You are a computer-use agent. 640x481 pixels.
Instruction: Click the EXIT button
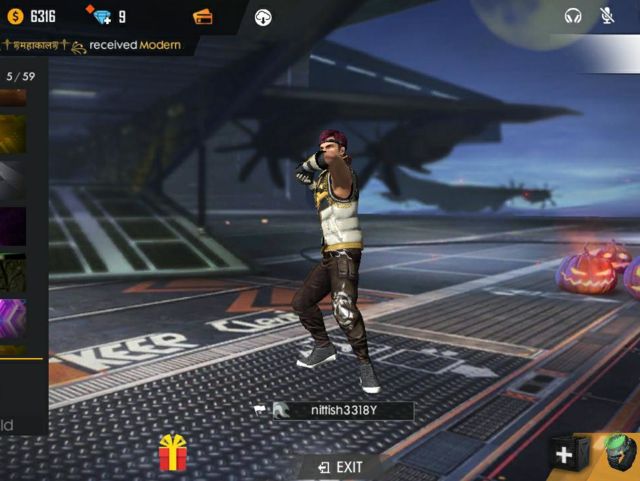point(340,467)
